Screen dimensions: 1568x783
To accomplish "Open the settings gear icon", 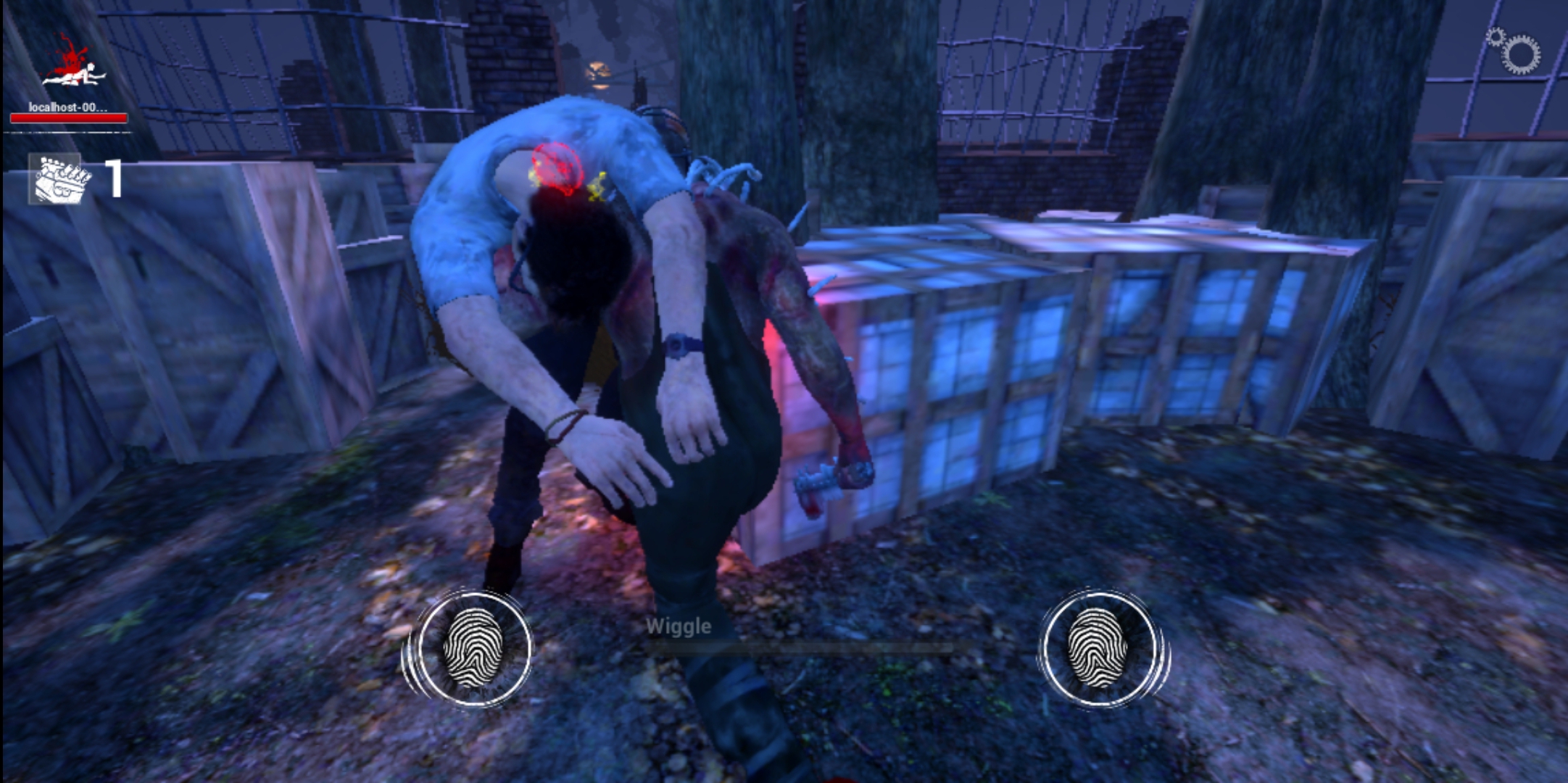I will coord(1517,51).
